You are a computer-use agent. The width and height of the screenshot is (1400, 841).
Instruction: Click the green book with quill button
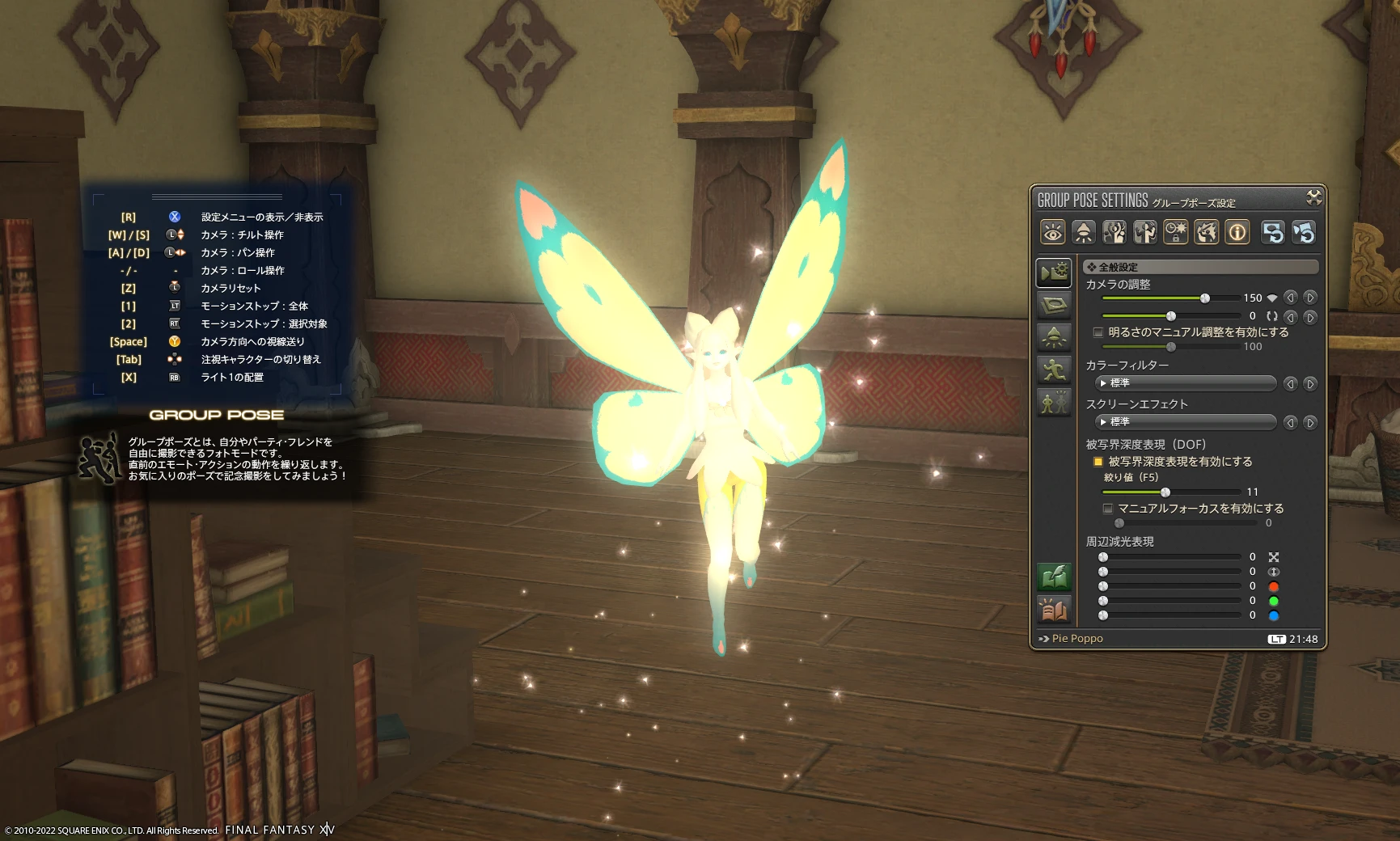pyautogui.click(x=1054, y=577)
